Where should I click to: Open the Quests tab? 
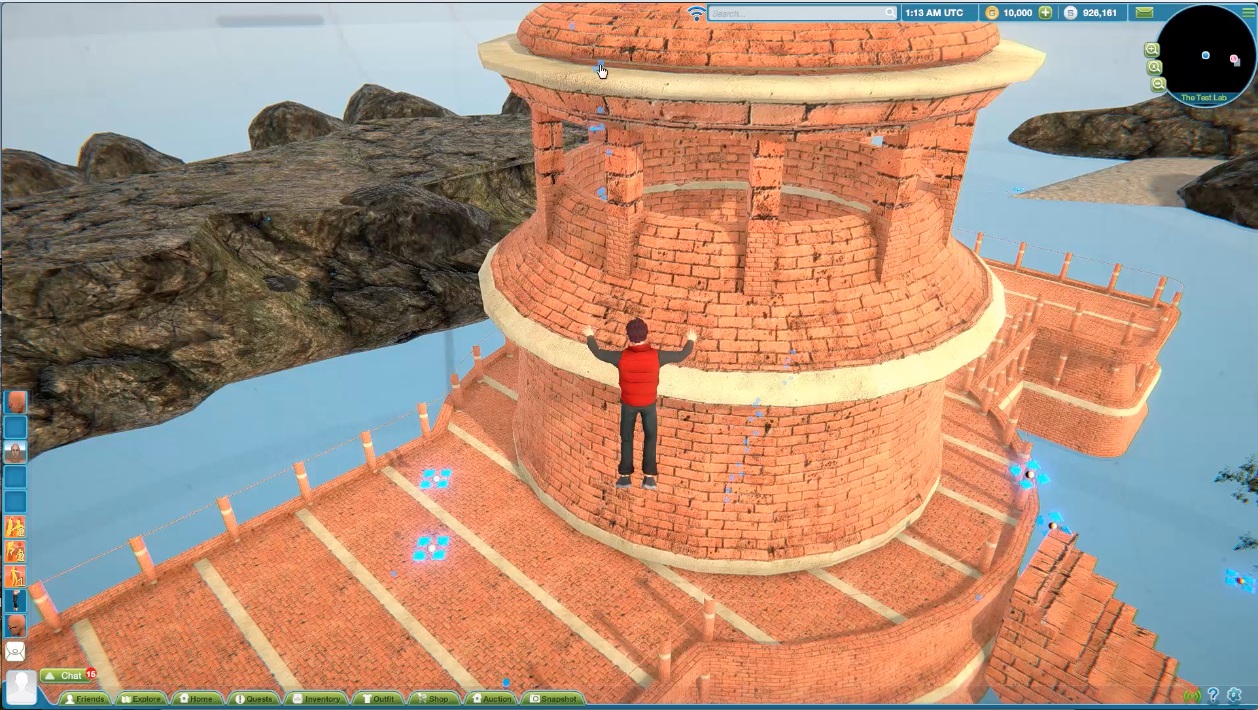pos(254,699)
